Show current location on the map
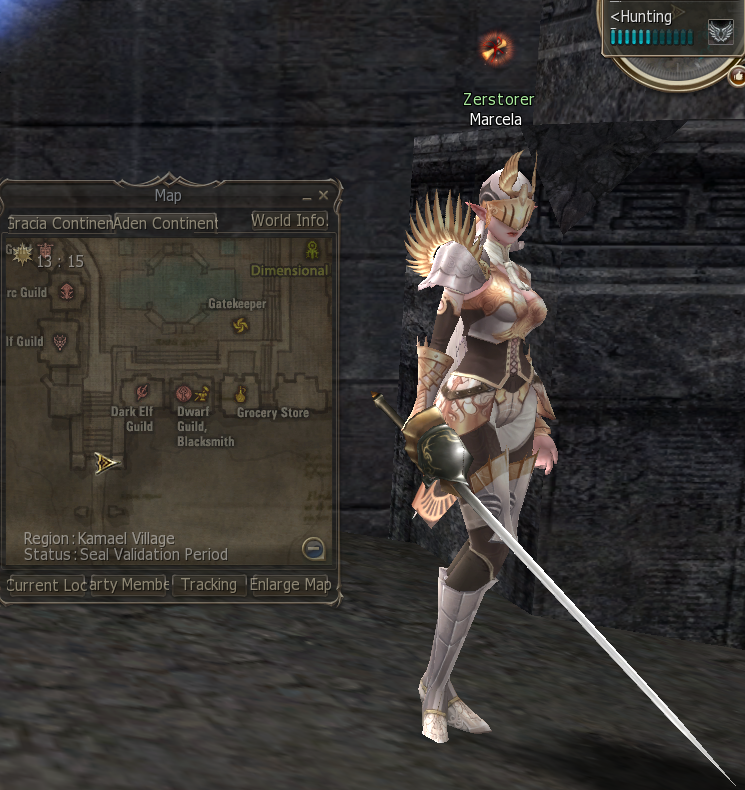 [46, 585]
